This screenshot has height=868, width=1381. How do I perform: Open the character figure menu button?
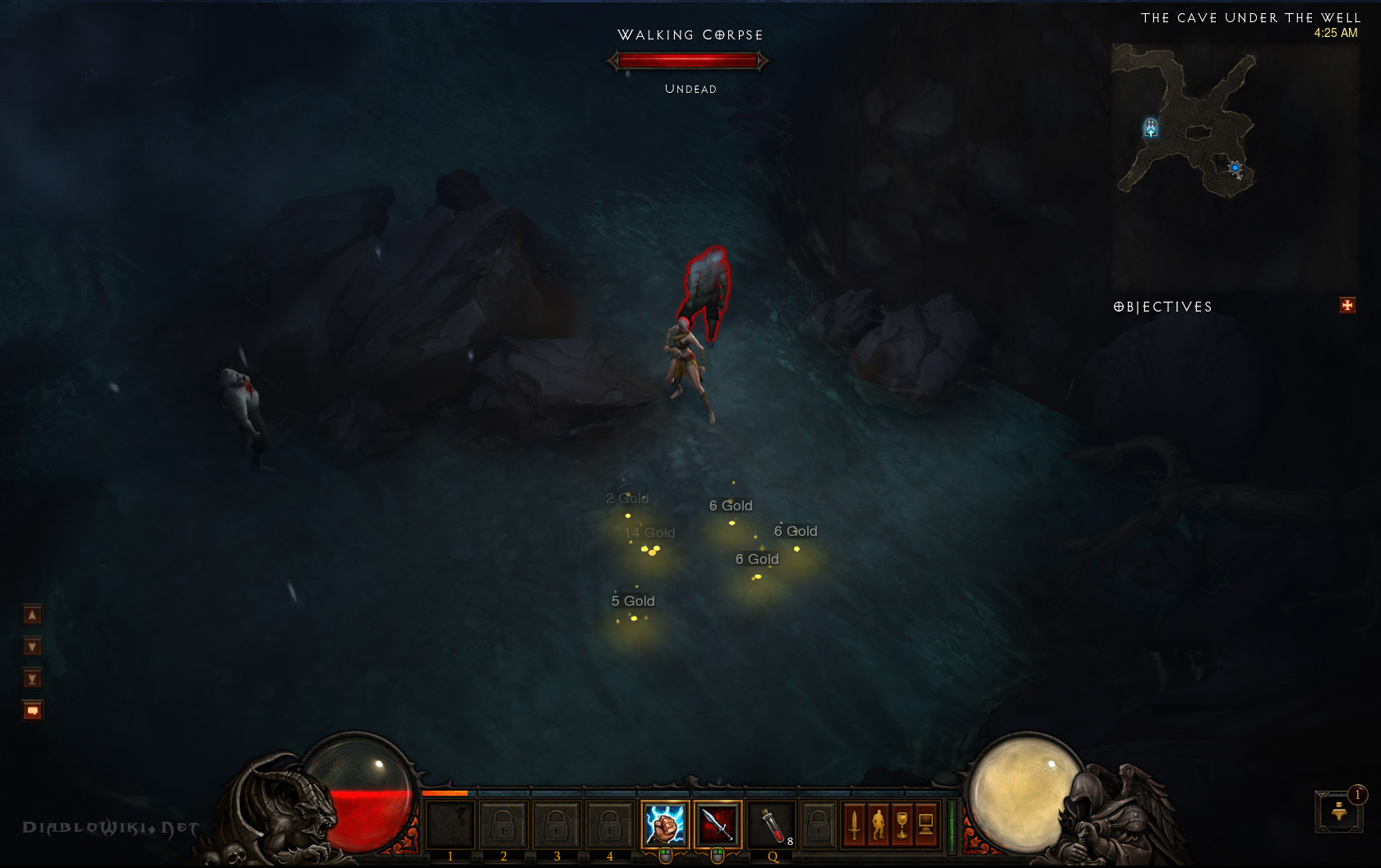pyautogui.click(x=879, y=824)
